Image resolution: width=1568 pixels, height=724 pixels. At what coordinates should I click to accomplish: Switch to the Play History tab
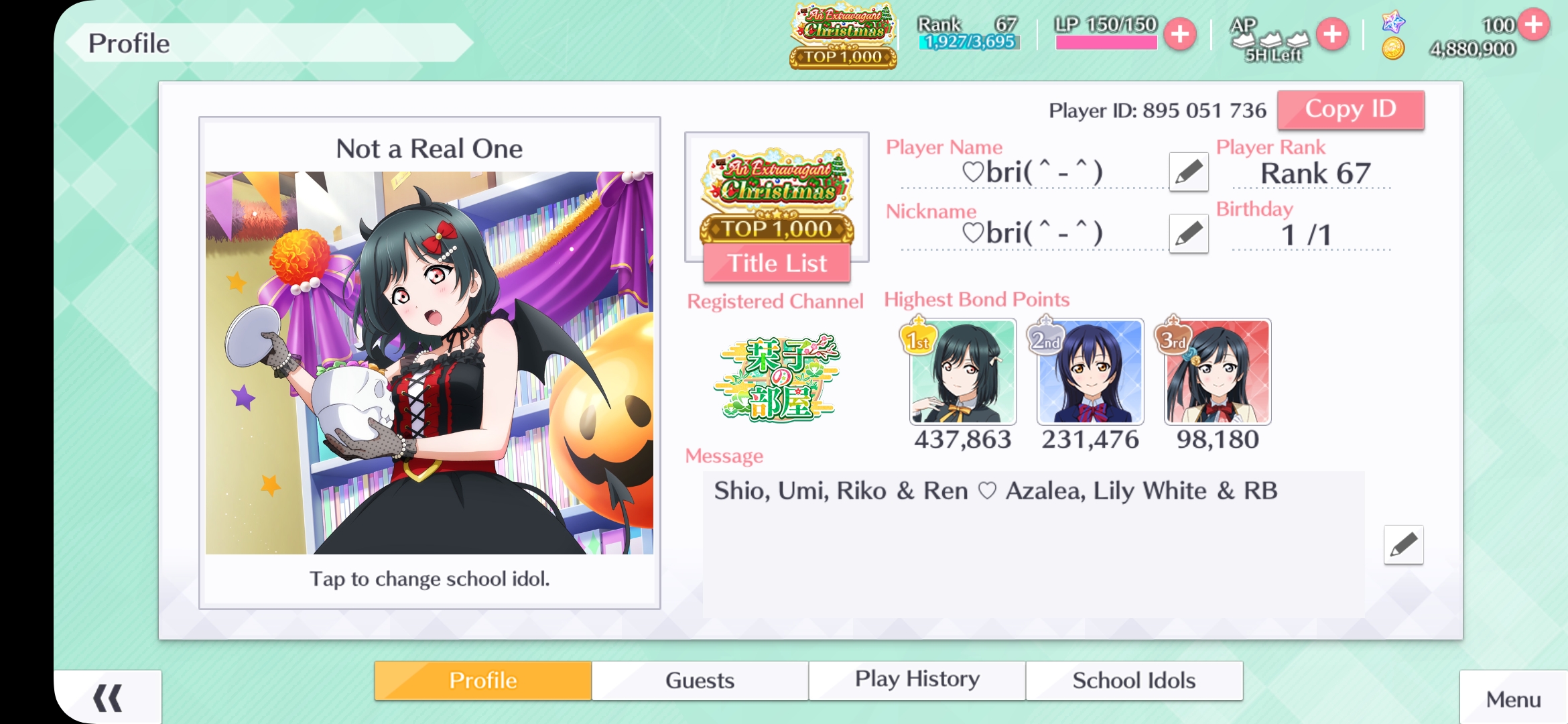click(917, 680)
